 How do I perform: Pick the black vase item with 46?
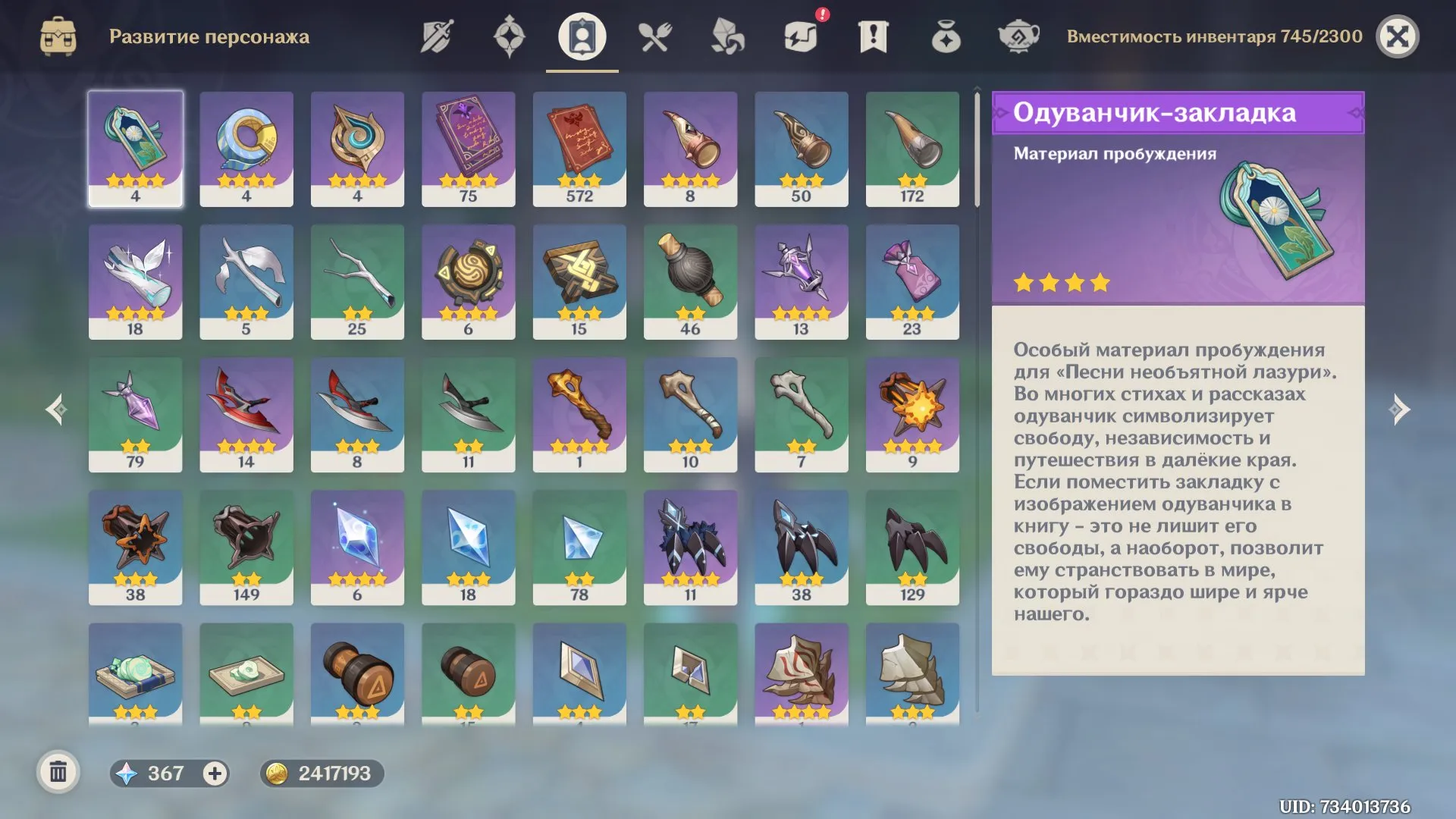(690, 281)
